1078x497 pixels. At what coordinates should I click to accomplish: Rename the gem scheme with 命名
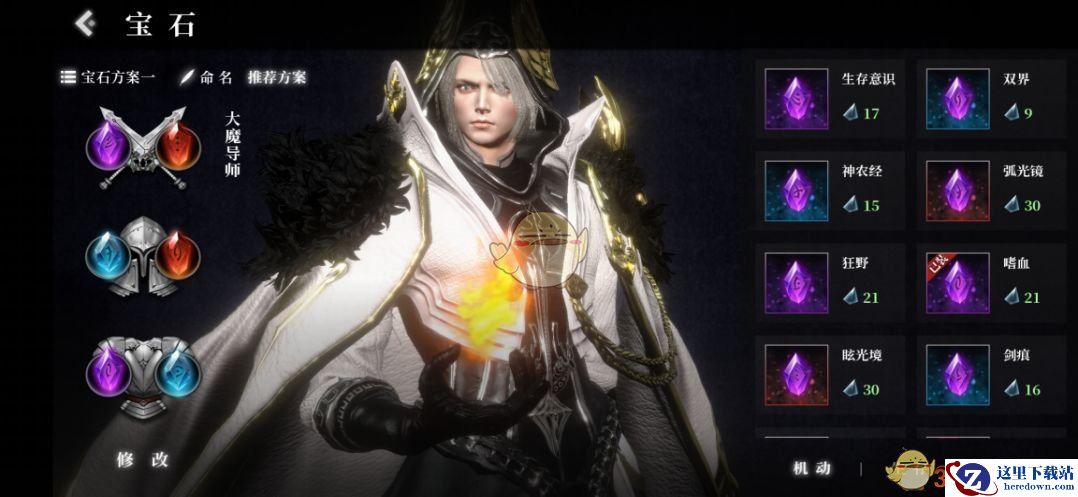pos(206,77)
